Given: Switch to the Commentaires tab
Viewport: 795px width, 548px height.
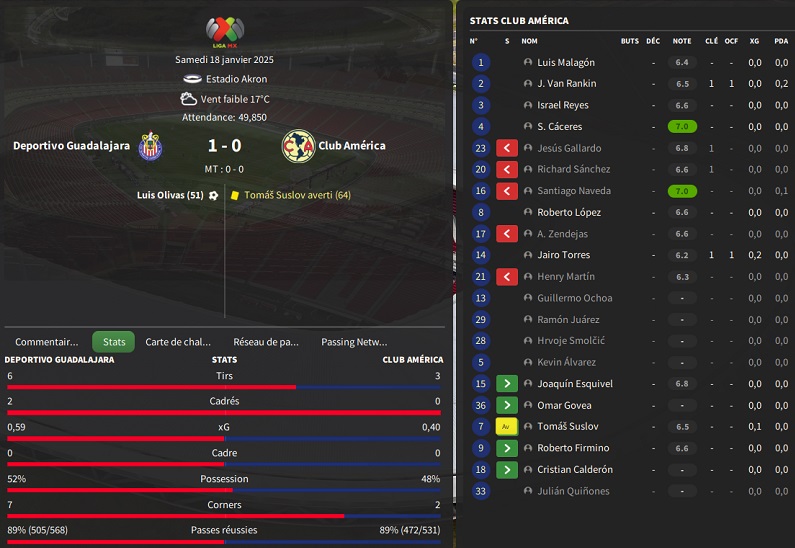Looking at the screenshot, I should coord(46,342).
